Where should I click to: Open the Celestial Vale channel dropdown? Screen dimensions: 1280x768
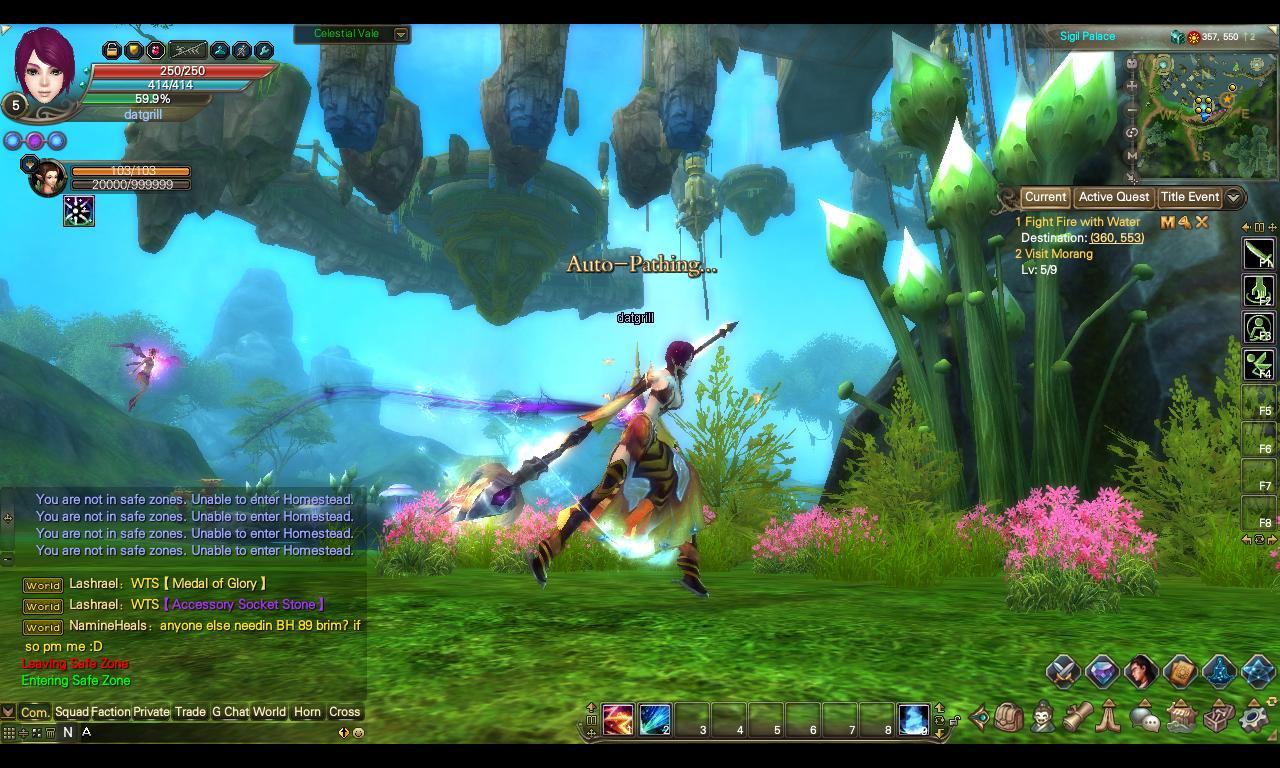(x=401, y=34)
